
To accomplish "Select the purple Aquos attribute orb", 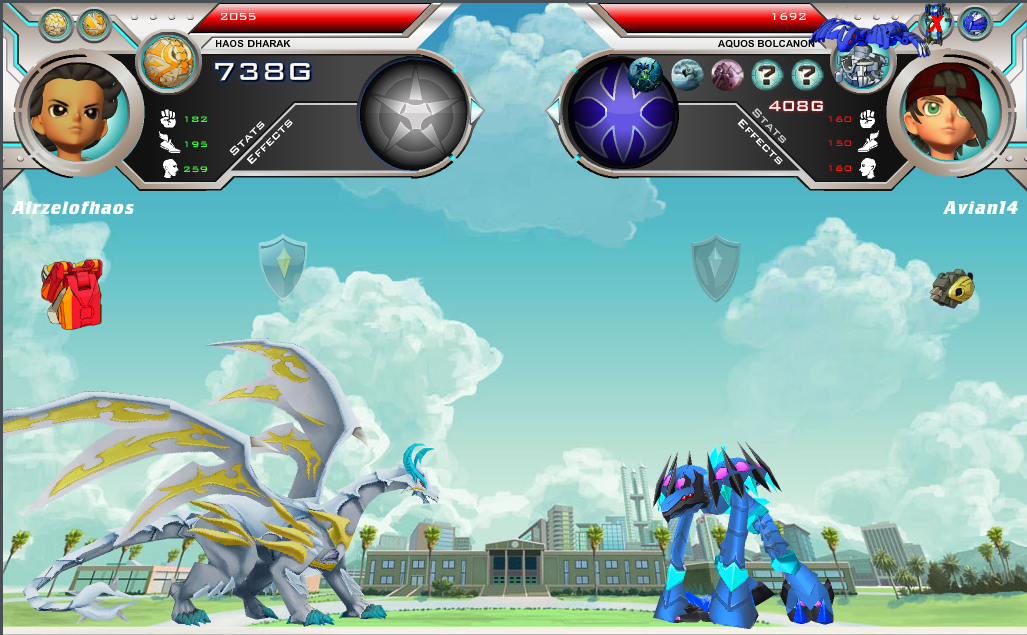I will tap(623, 112).
